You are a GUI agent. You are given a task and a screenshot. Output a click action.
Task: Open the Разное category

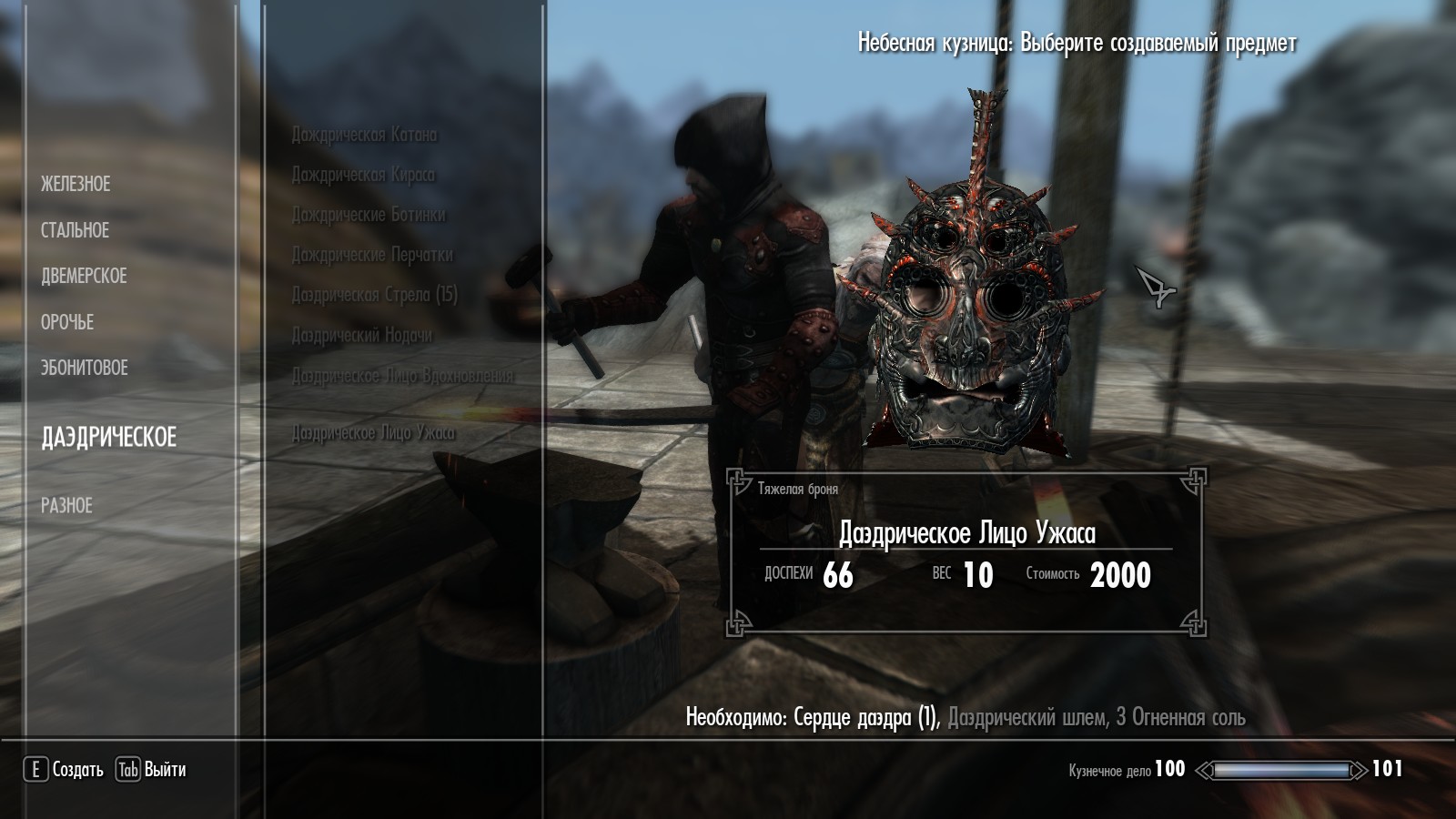click(66, 505)
